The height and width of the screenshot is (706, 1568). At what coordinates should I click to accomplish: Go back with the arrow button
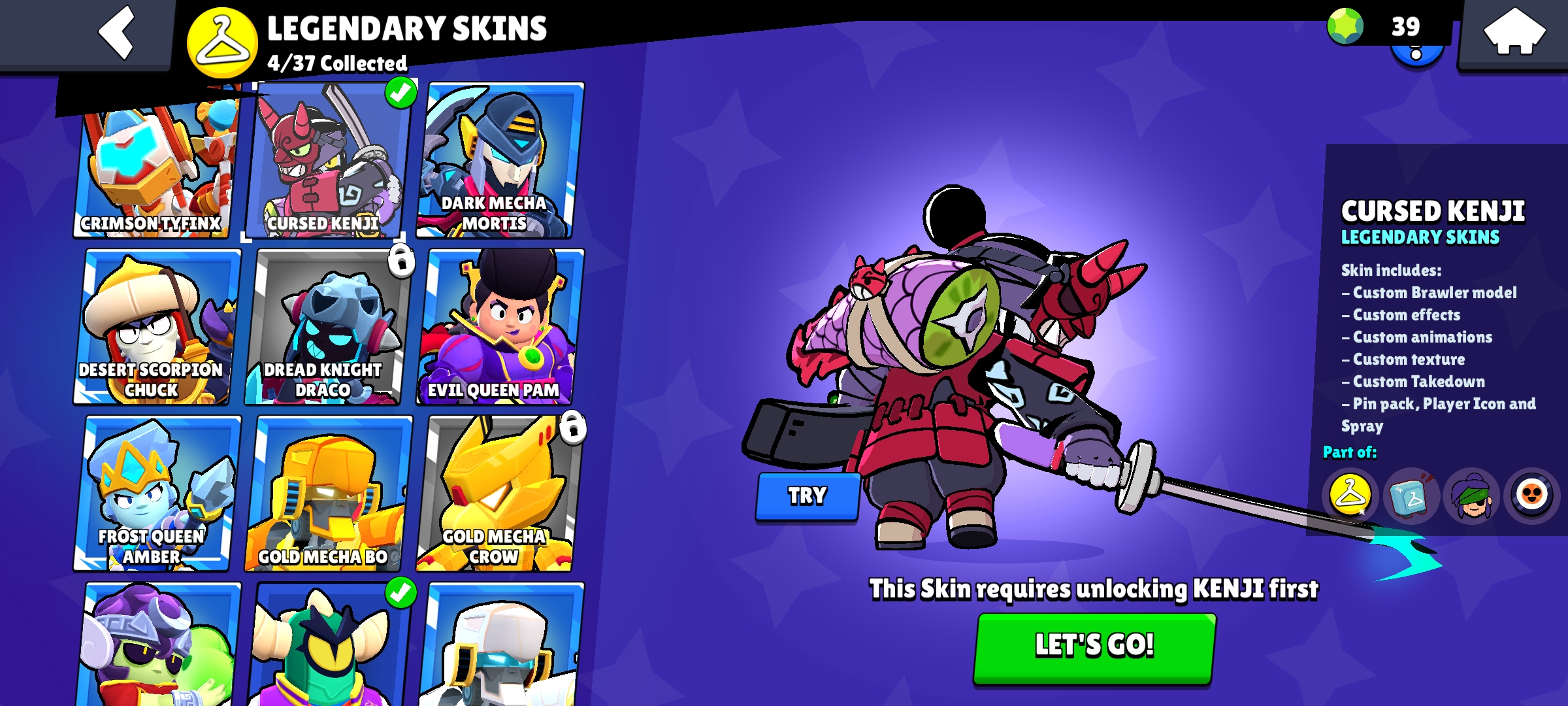(116, 33)
